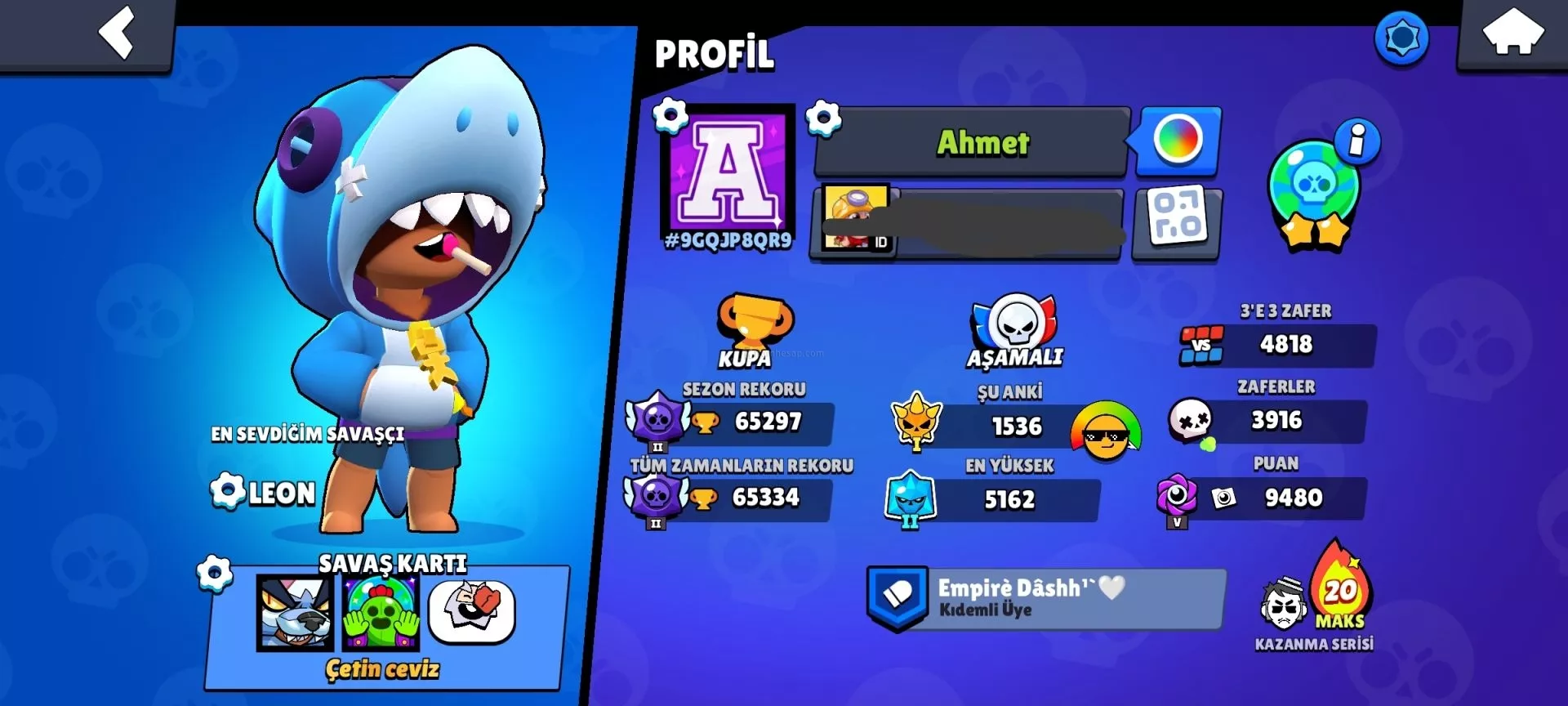Select the wolf brawler card icon

coord(295,613)
